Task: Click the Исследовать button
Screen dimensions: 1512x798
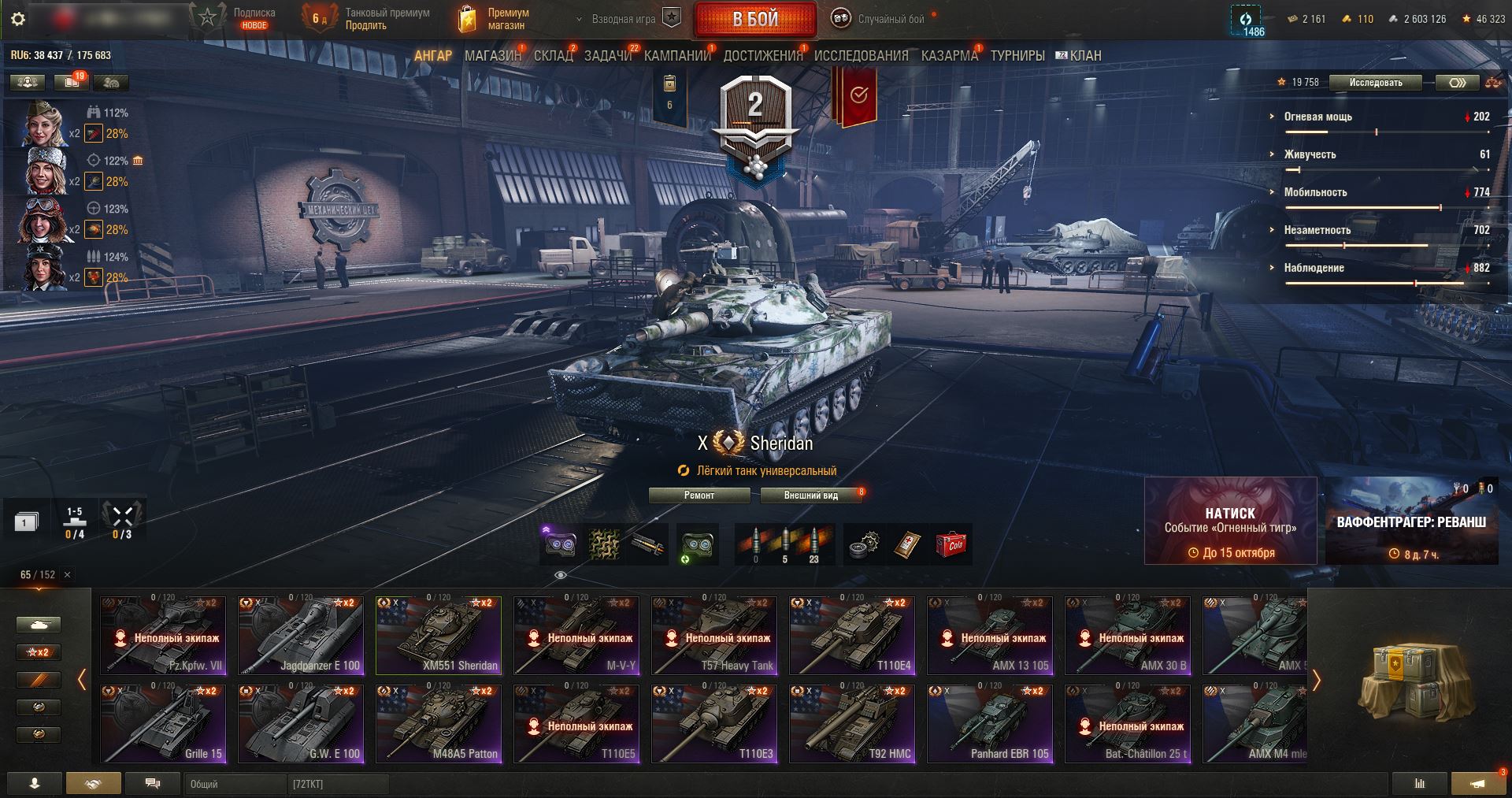Action: [x=1375, y=83]
